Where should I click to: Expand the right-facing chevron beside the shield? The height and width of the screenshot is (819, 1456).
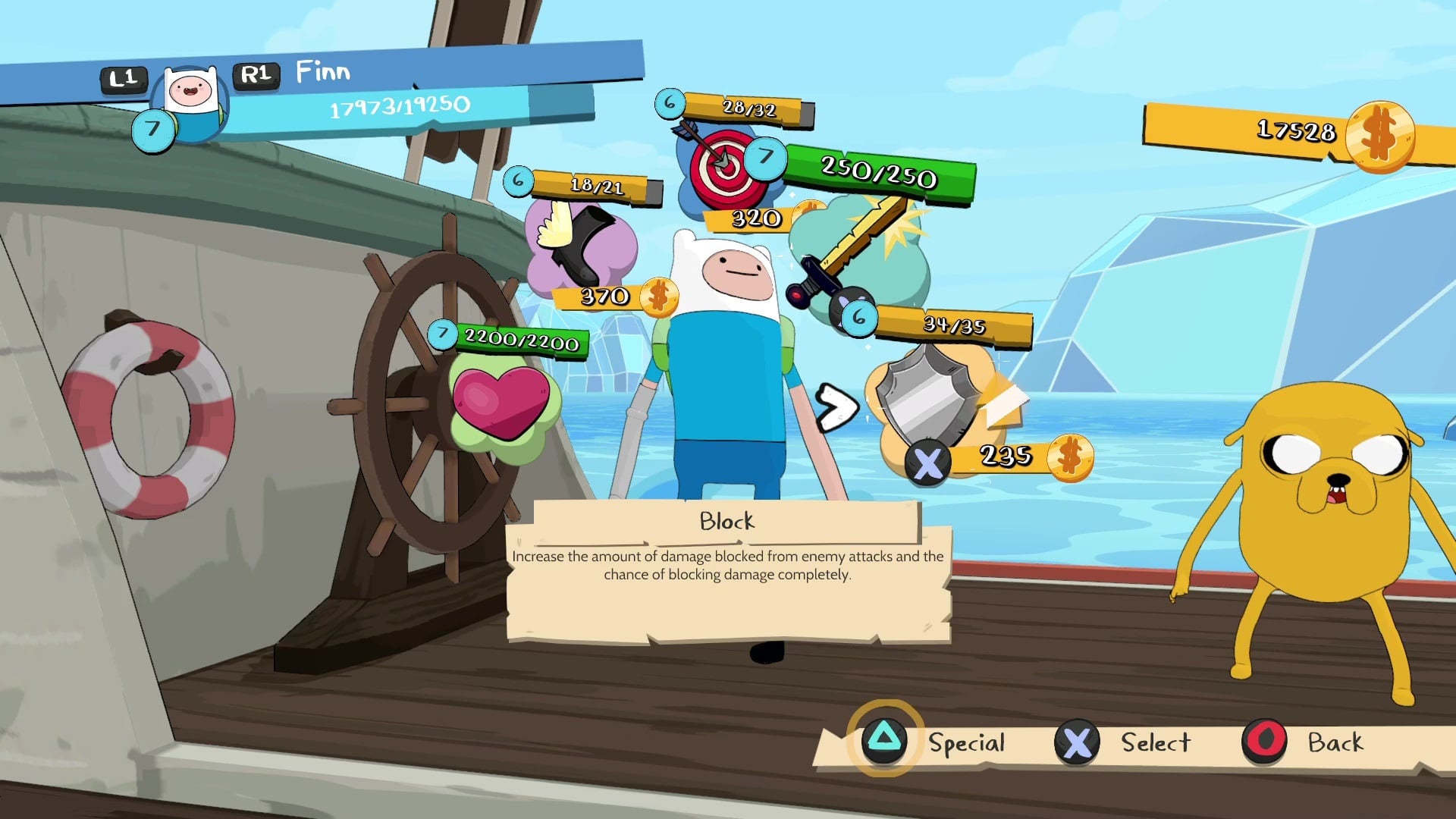tap(837, 406)
